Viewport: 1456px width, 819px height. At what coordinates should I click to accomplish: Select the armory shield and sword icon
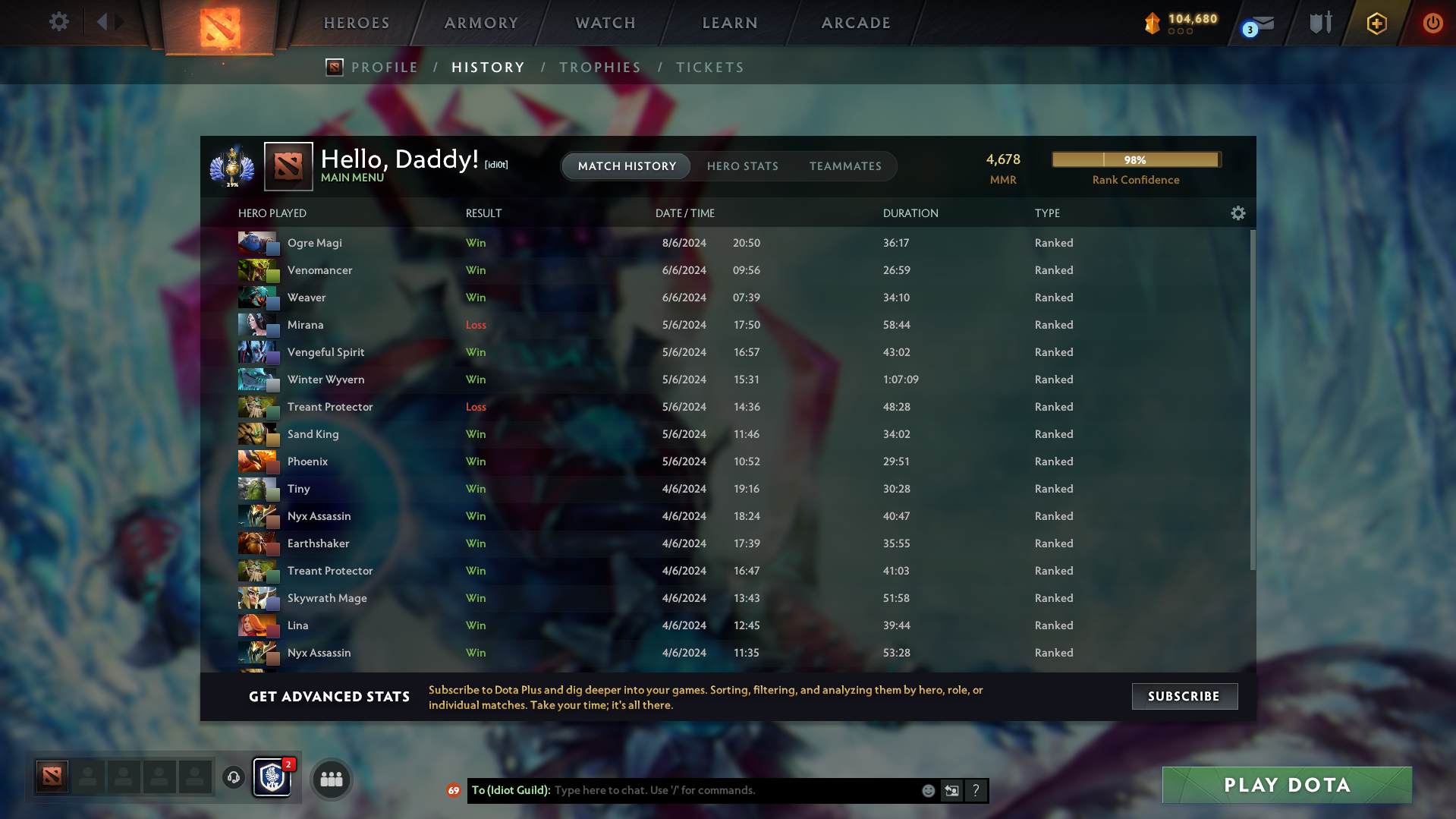pyautogui.click(x=1319, y=23)
